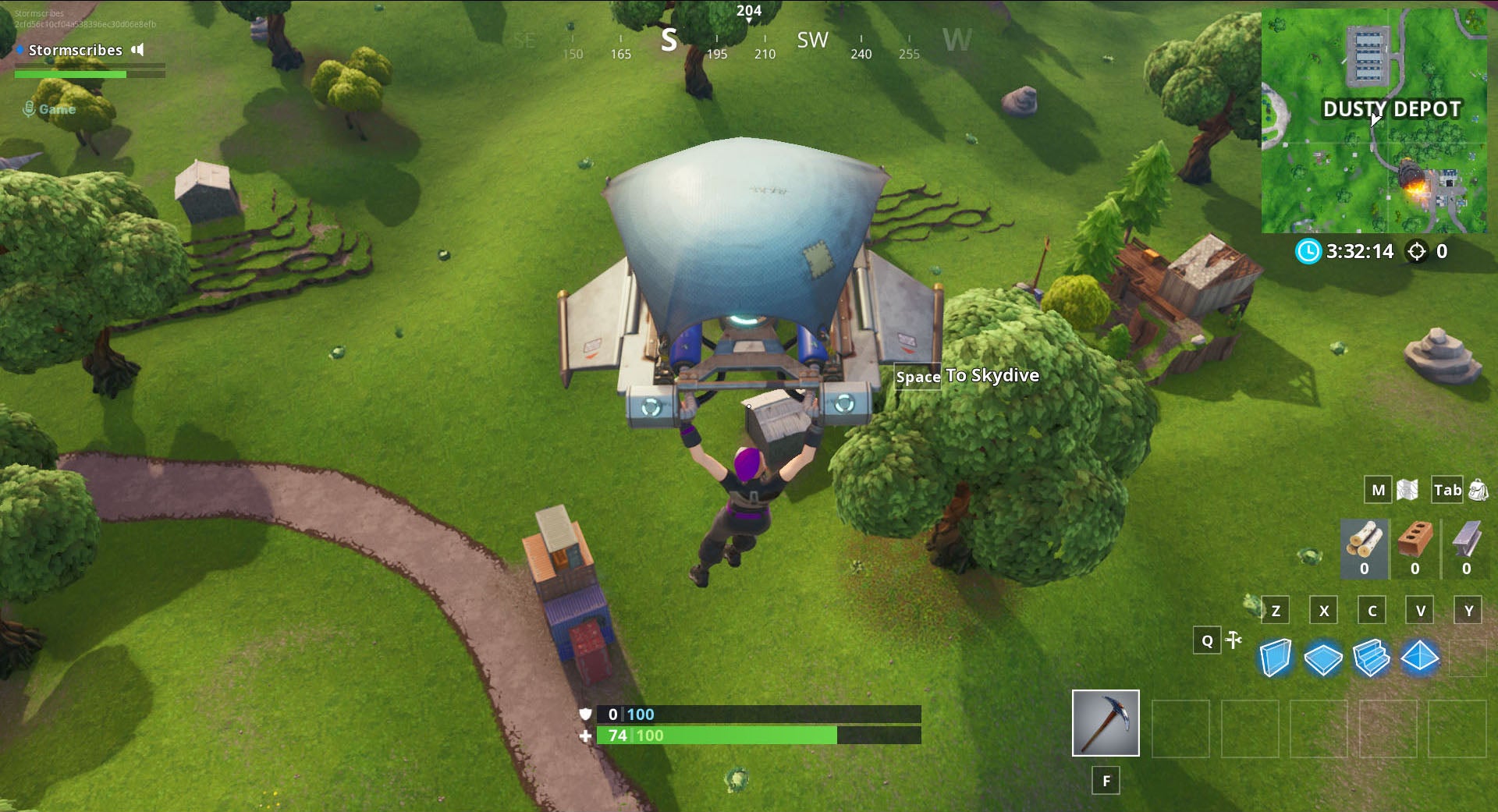Toggle the Game voice microphone indicator
Screen dimensions: 1498x812
[30, 108]
